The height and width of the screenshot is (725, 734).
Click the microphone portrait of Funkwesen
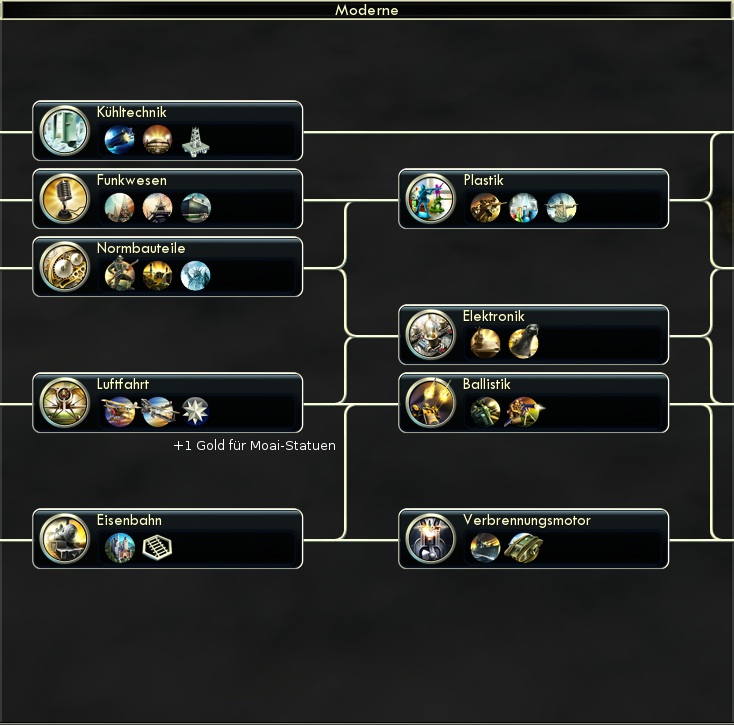[64, 199]
